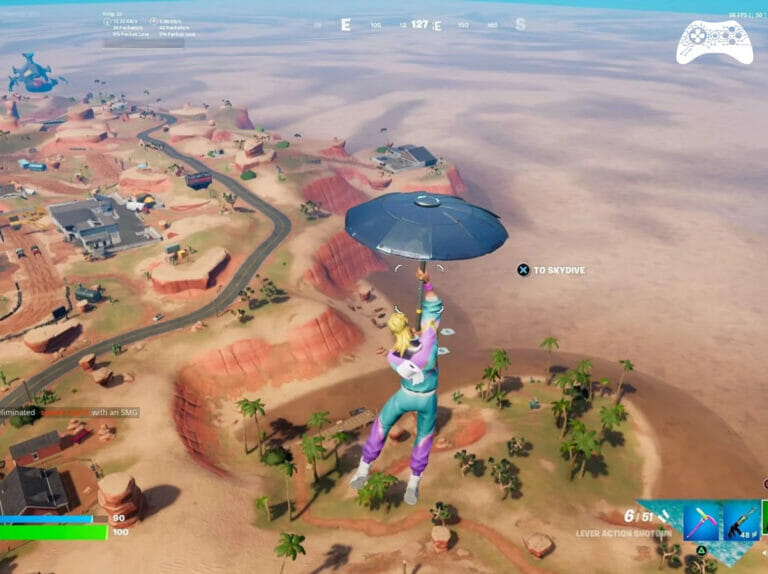Select the pickaxe slot in the hotbar

702,521
